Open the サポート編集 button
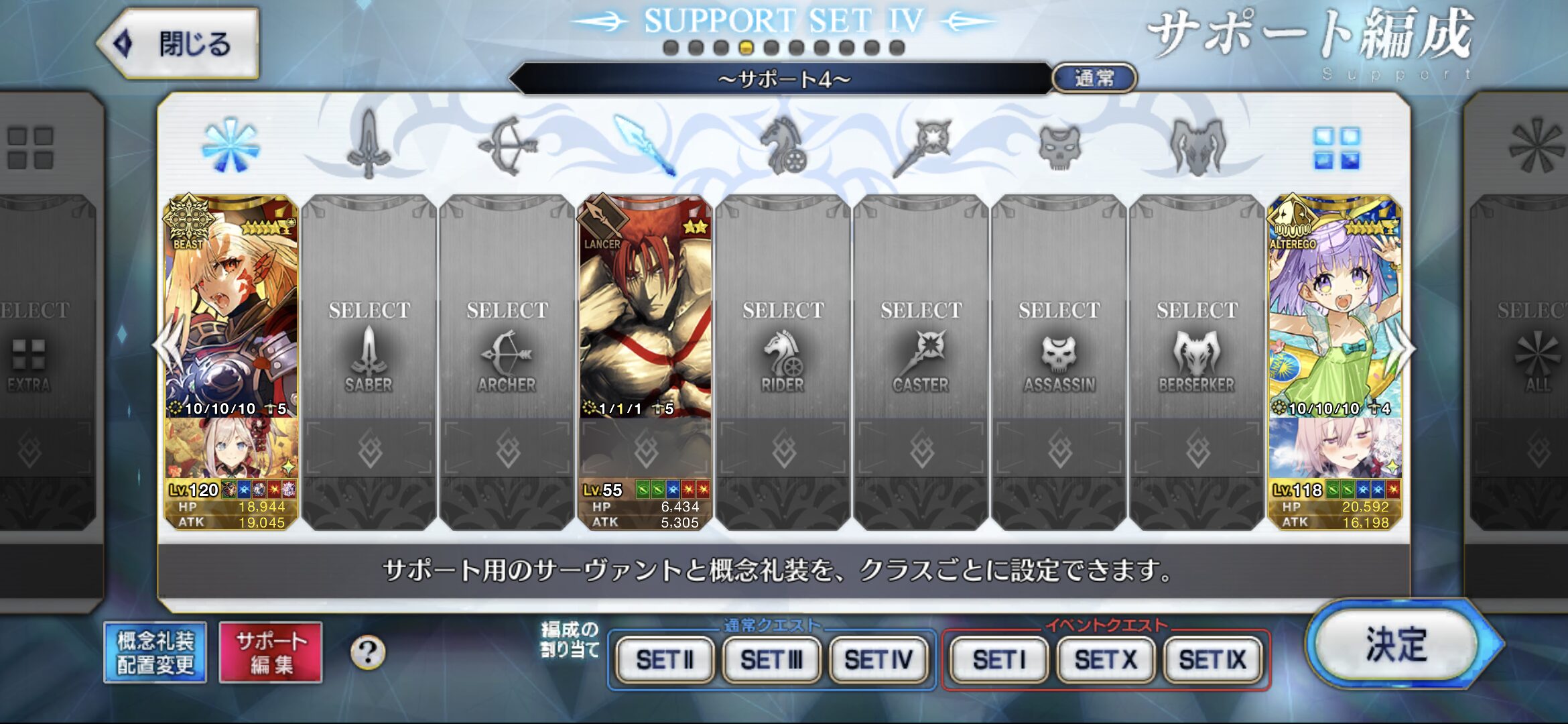The width and height of the screenshot is (1568, 724). (x=271, y=652)
